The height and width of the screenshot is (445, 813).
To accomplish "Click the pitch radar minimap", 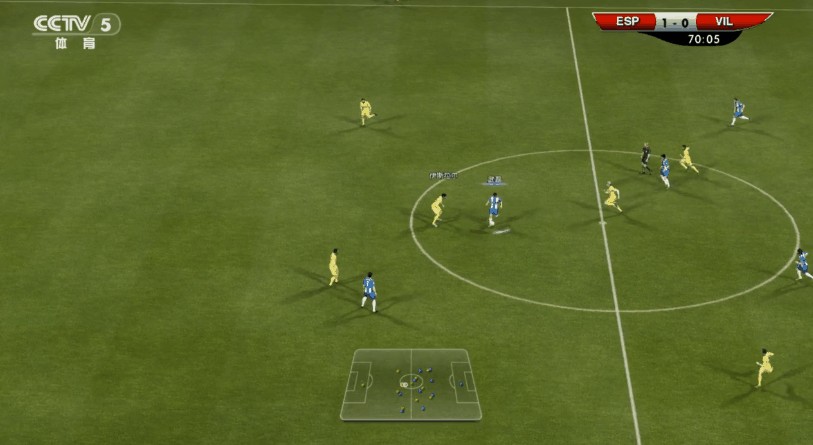I will (x=411, y=383).
